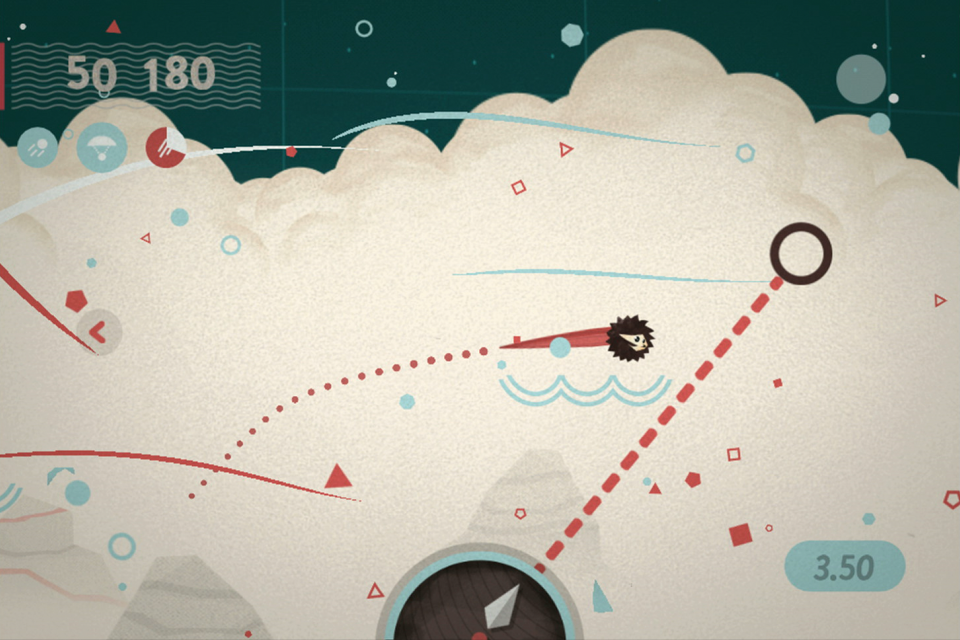
Task: Activate the comet dash ability icon
Action: pos(38,148)
